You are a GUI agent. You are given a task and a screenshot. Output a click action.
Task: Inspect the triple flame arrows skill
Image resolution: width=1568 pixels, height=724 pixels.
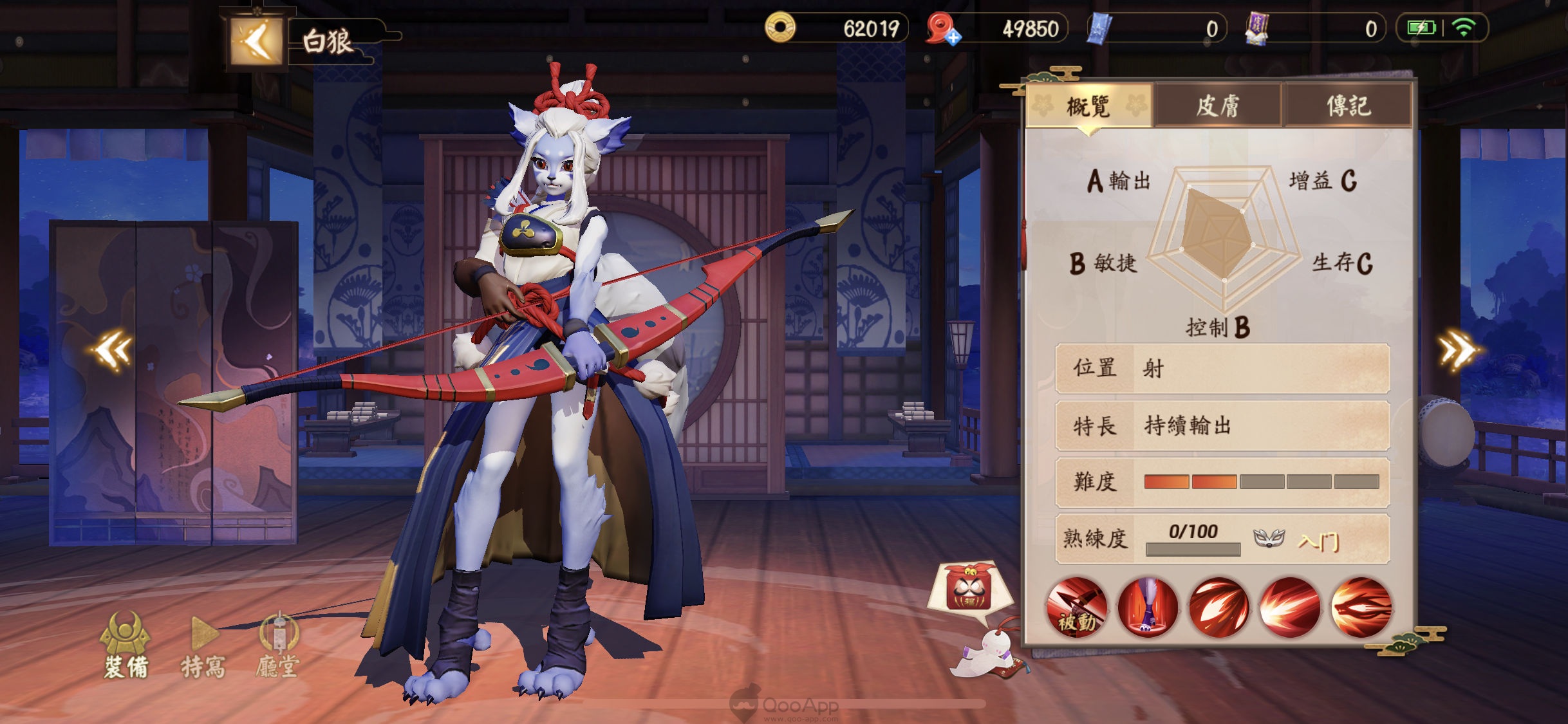[1218, 608]
